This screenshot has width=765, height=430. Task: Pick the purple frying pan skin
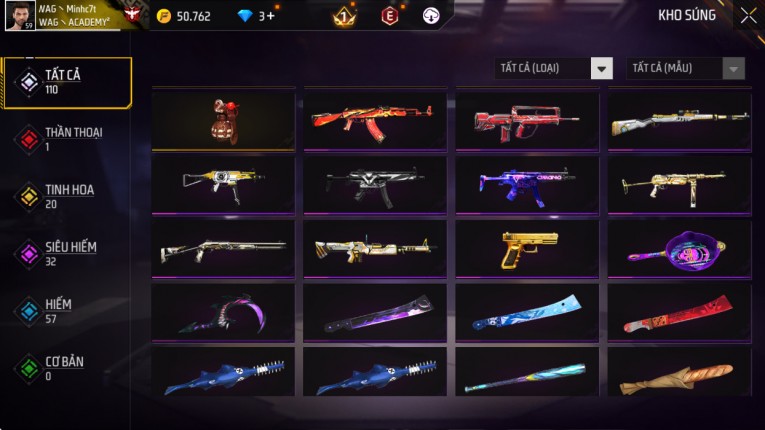tap(679, 249)
